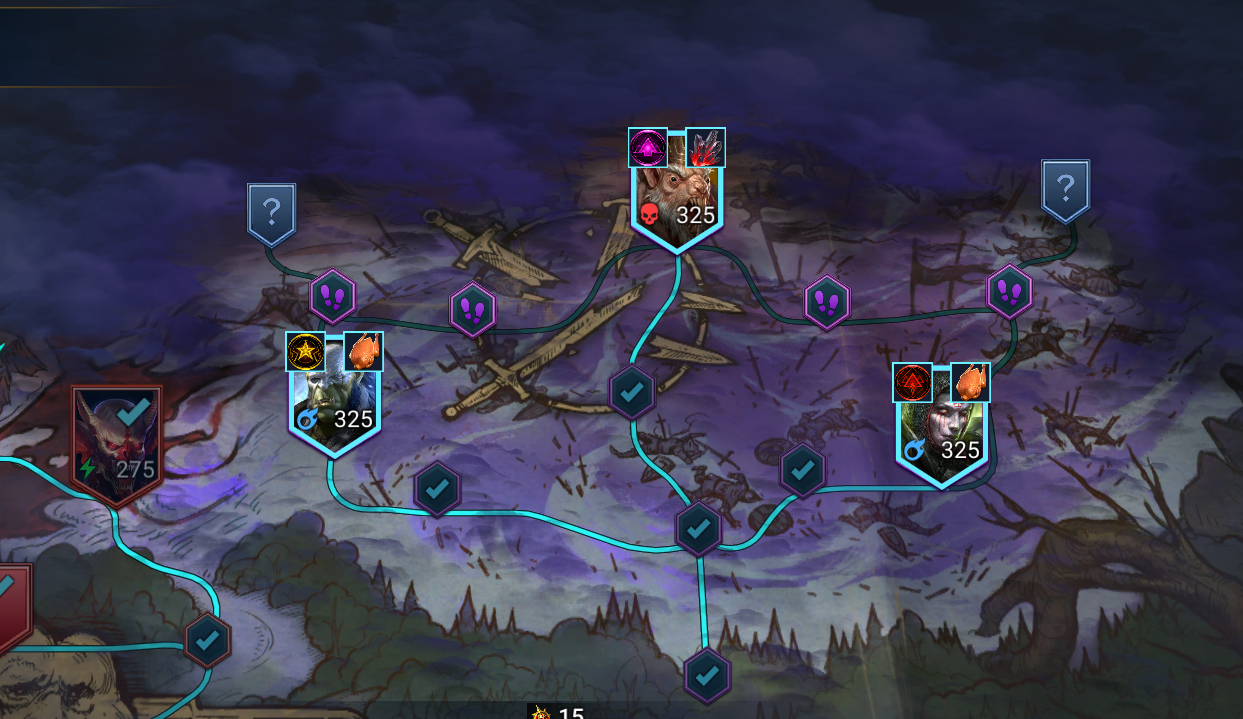
Task: Select the footprint node connected to the left question mark
Action: [x=333, y=295]
